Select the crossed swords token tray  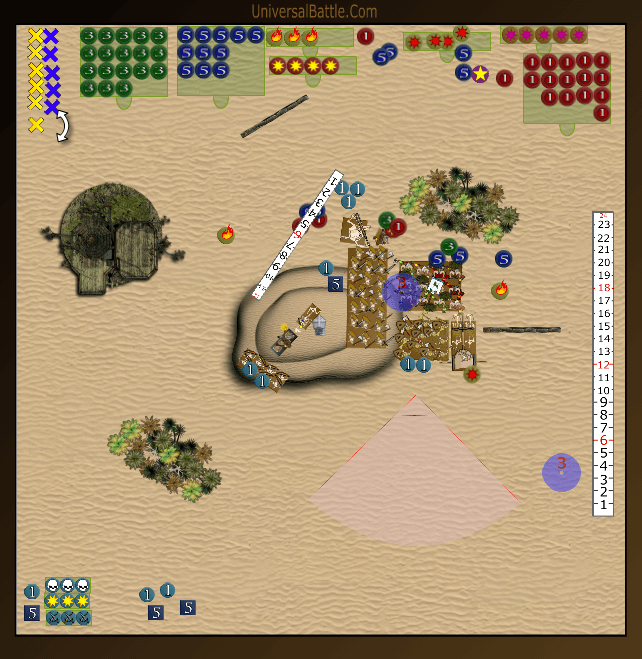click(67, 617)
